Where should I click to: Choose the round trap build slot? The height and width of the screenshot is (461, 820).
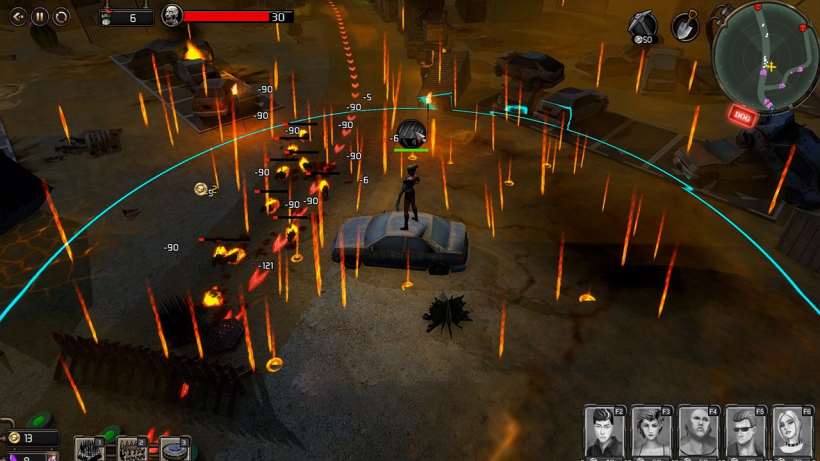[x=174, y=449]
